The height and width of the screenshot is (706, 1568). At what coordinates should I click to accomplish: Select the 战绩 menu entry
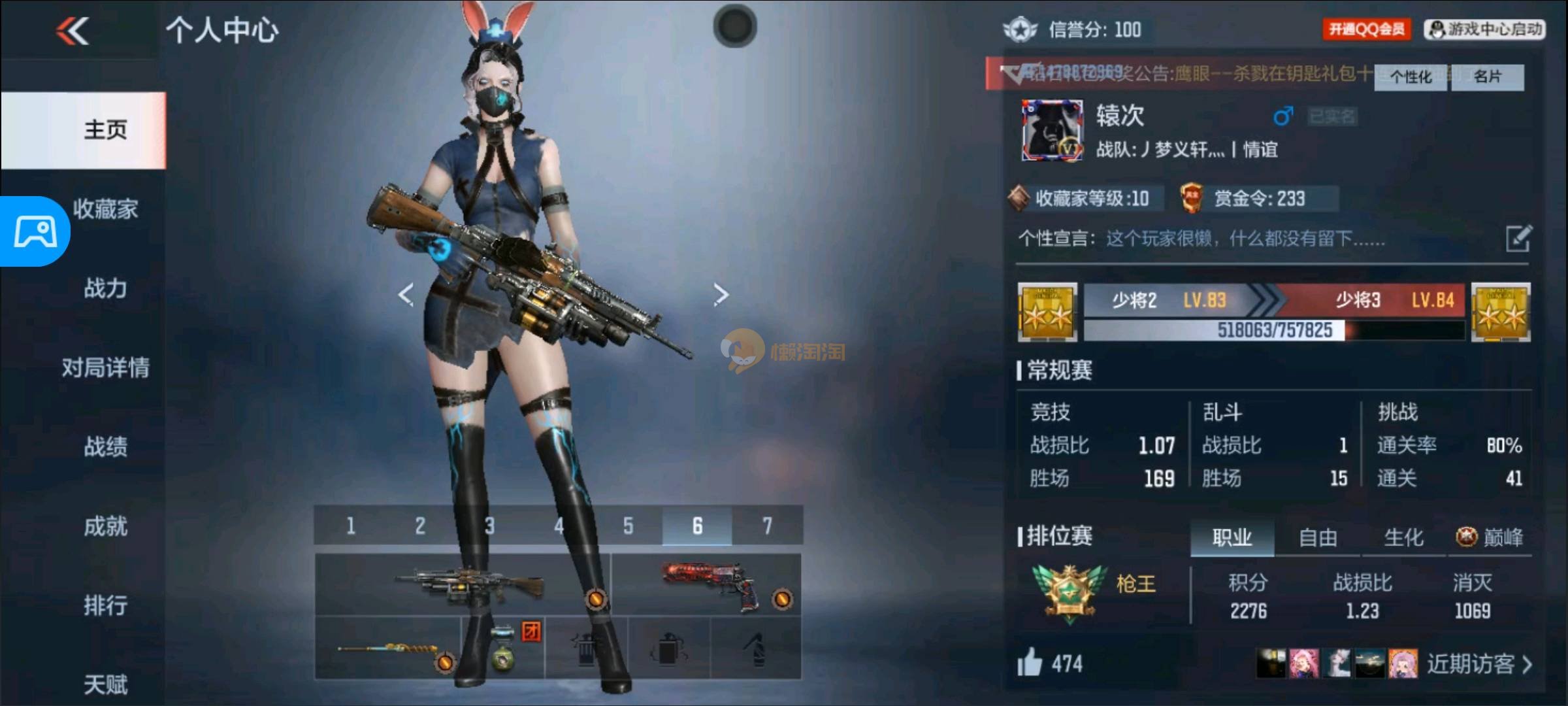click(x=105, y=447)
